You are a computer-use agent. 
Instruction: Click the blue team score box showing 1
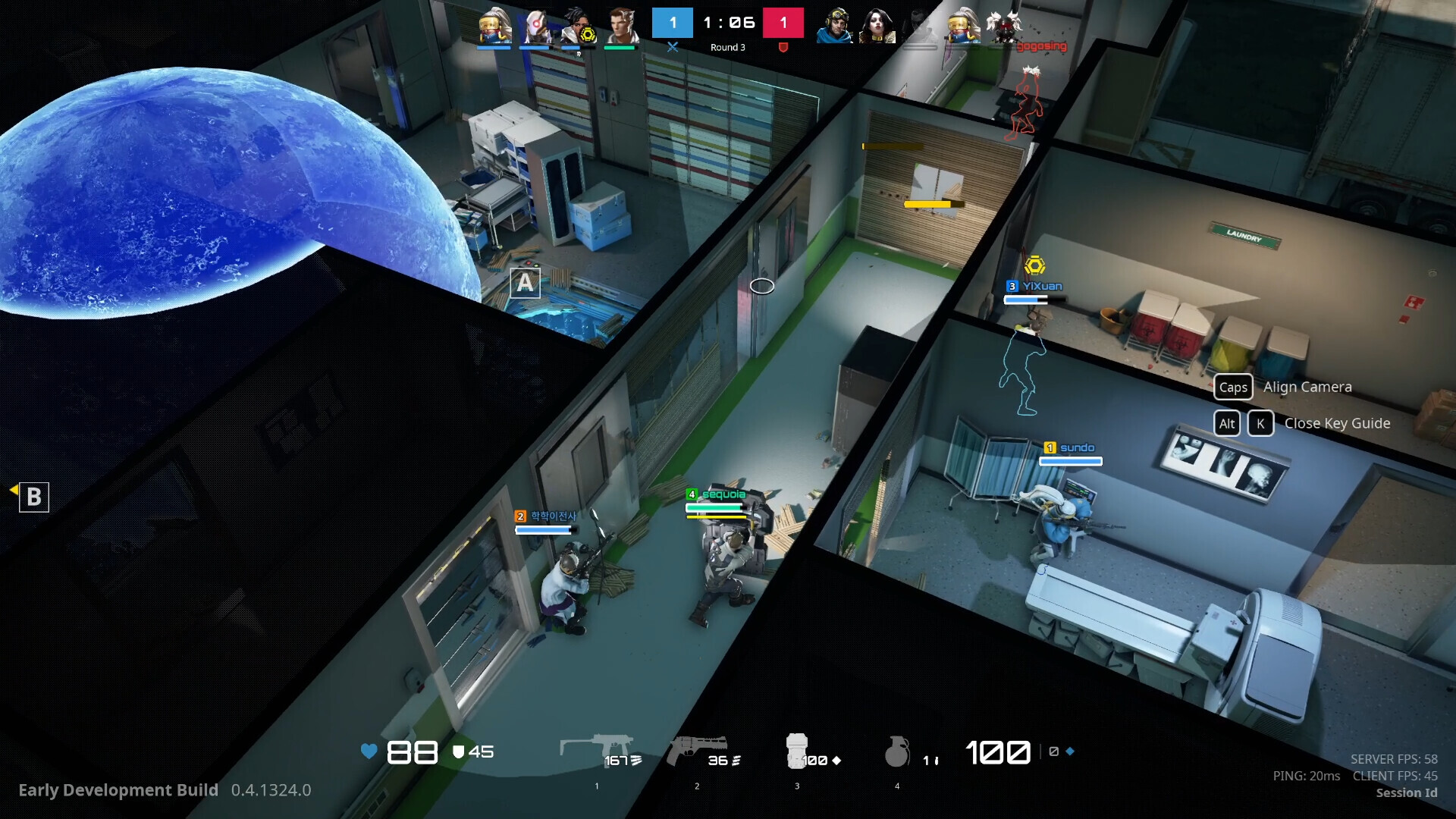pyautogui.click(x=672, y=23)
